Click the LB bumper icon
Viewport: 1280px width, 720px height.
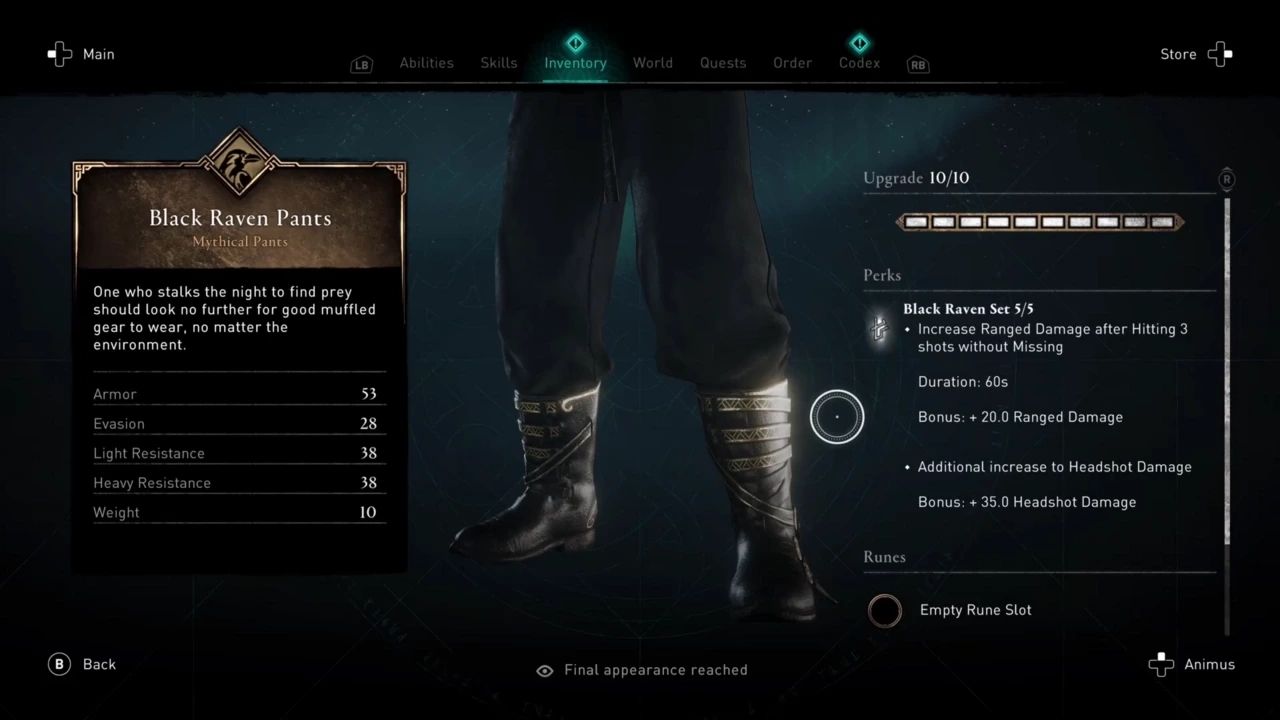361,64
